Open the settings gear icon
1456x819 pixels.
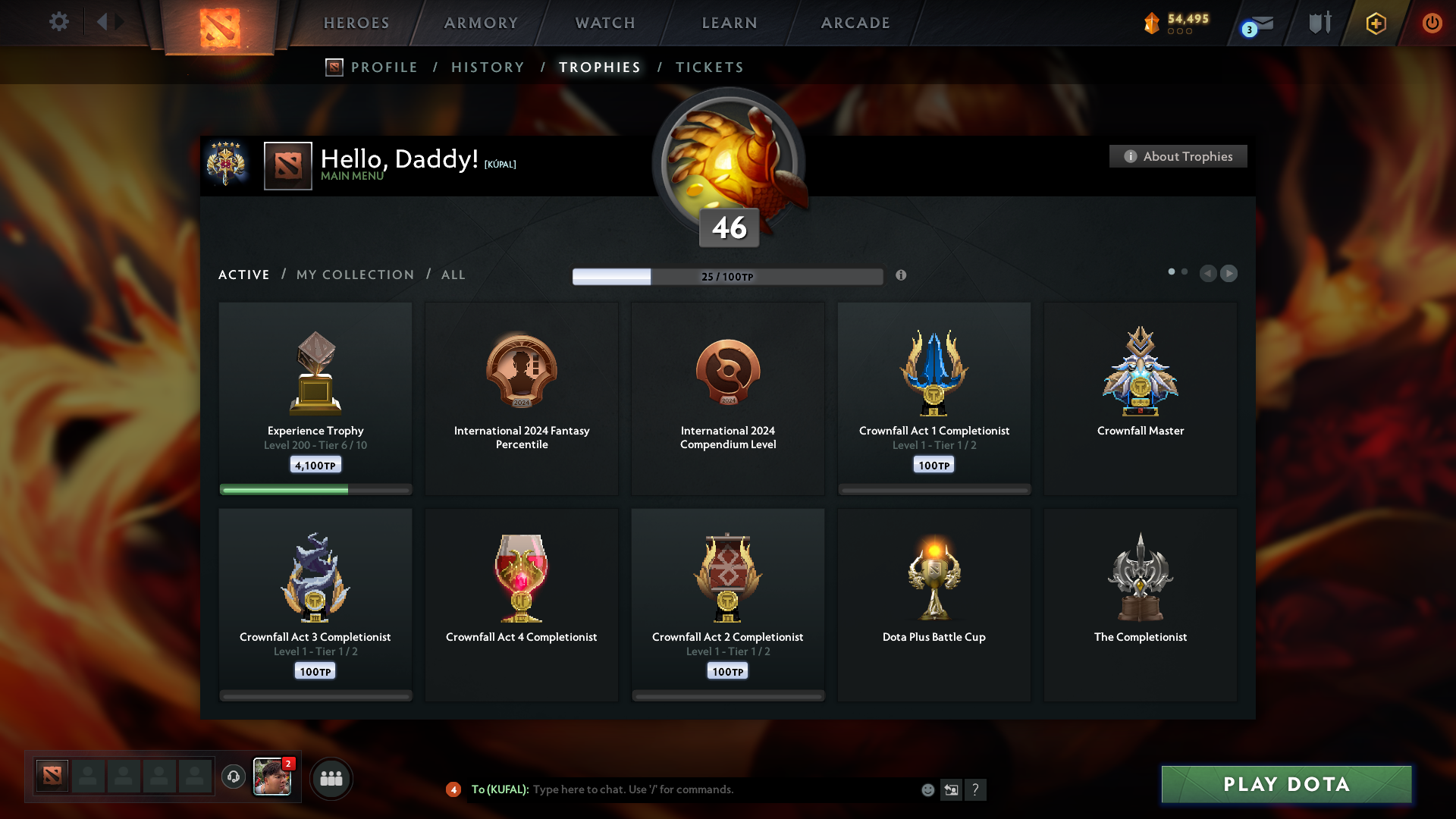tap(59, 22)
